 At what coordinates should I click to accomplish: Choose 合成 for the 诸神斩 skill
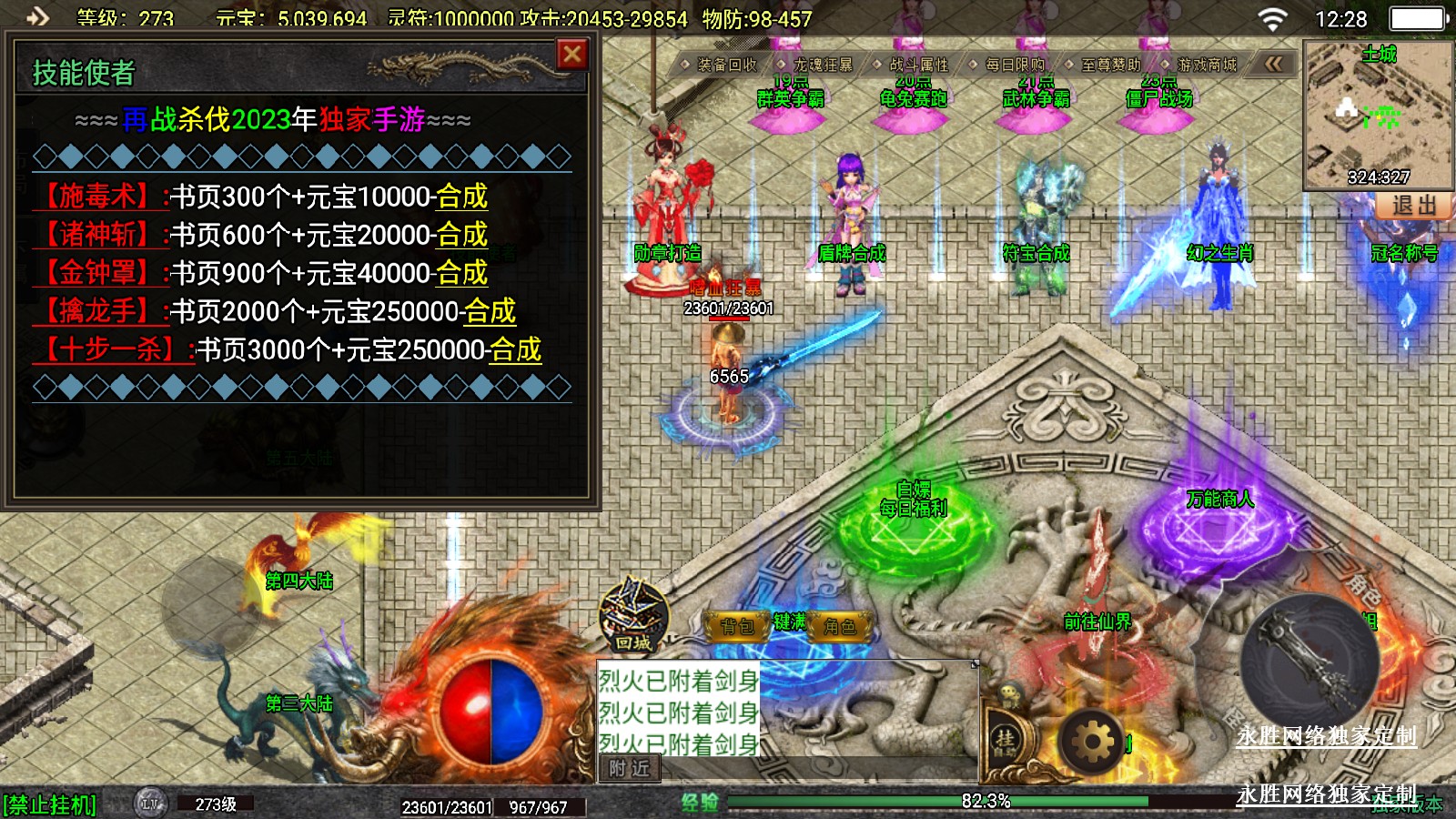461,235
